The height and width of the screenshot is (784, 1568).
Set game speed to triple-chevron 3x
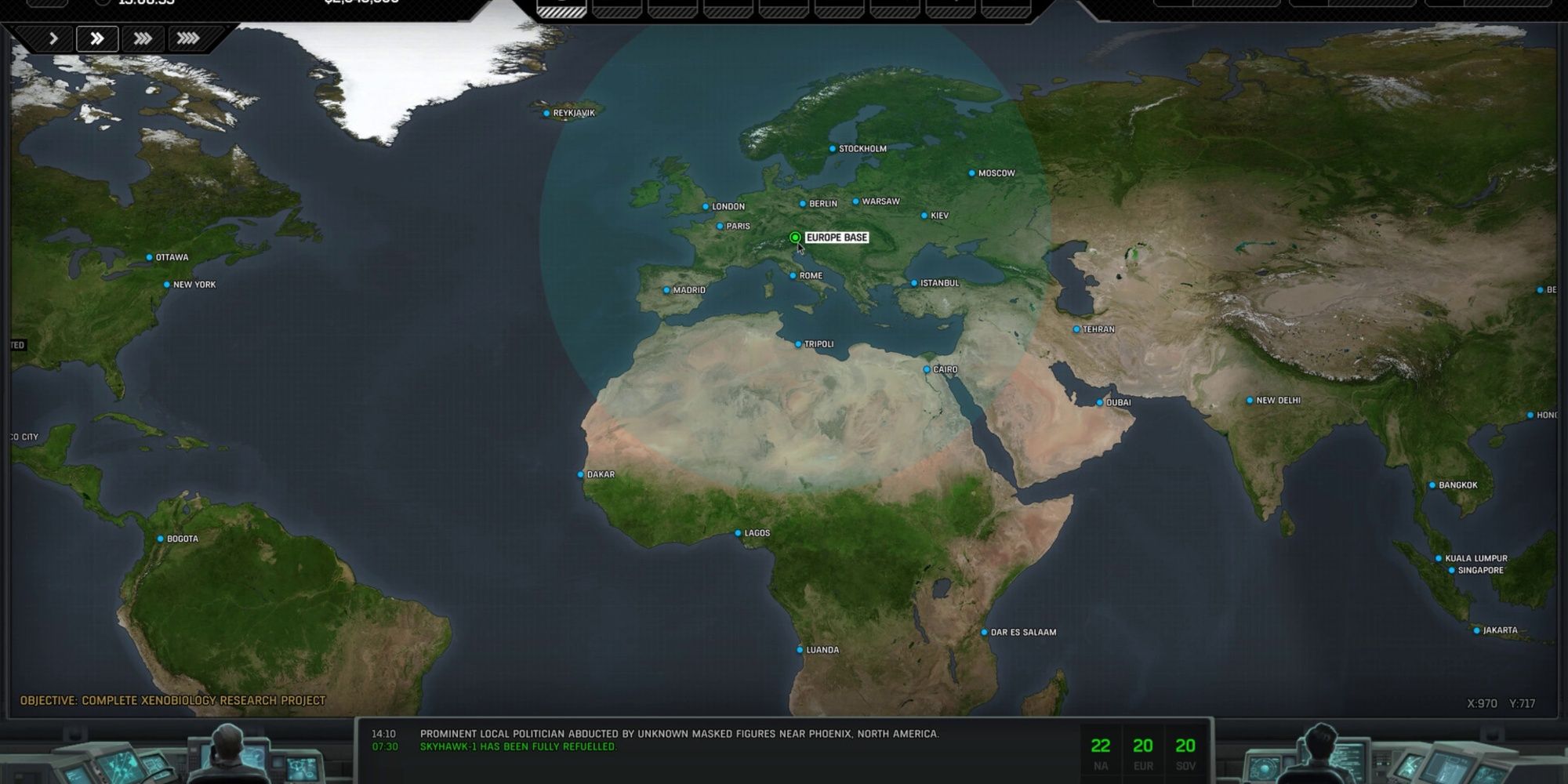(x=143, y=37)
